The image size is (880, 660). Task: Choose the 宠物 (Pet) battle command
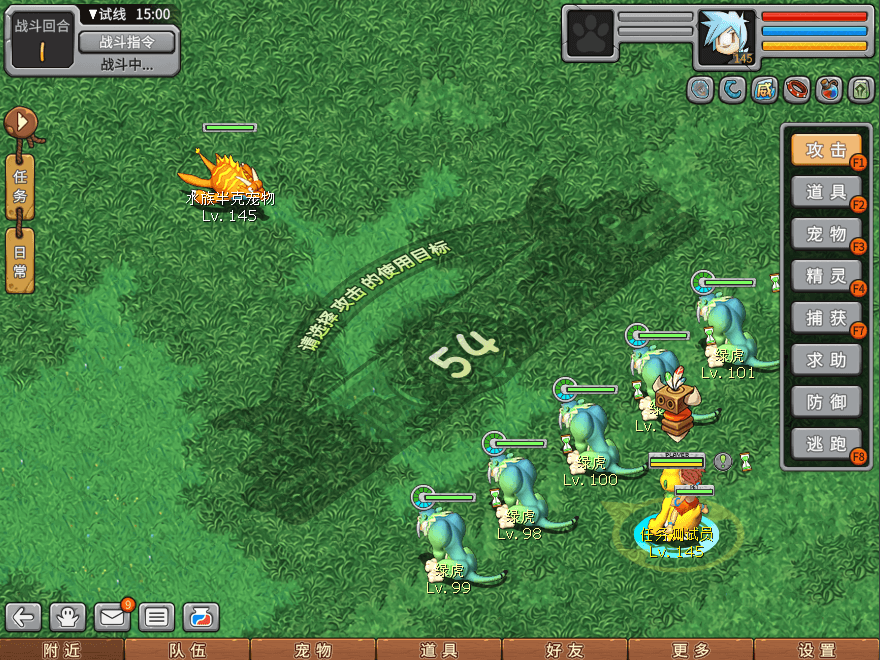[826, 234]
